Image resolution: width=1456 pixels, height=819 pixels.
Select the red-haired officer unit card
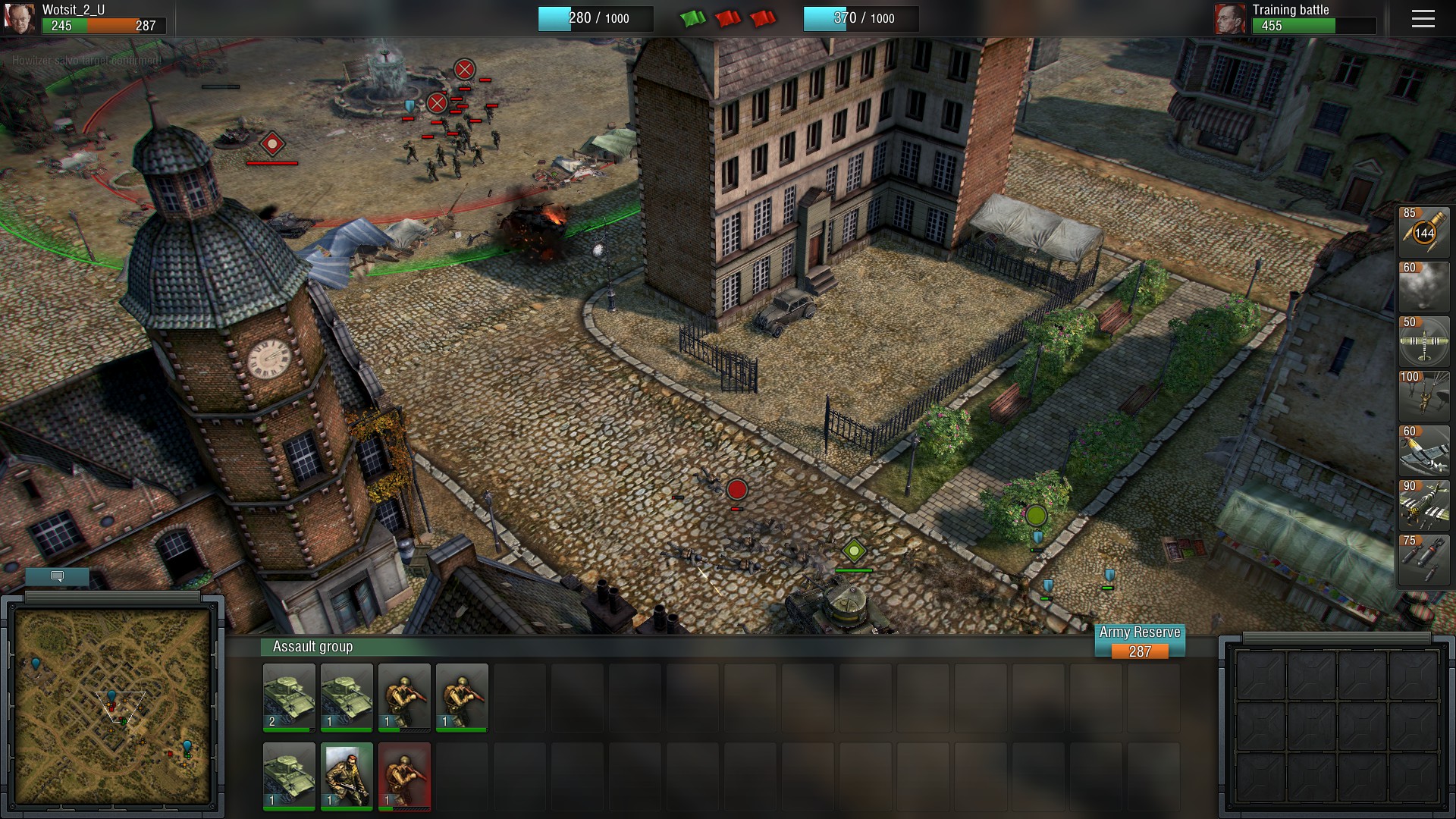(x=347, y=776)
